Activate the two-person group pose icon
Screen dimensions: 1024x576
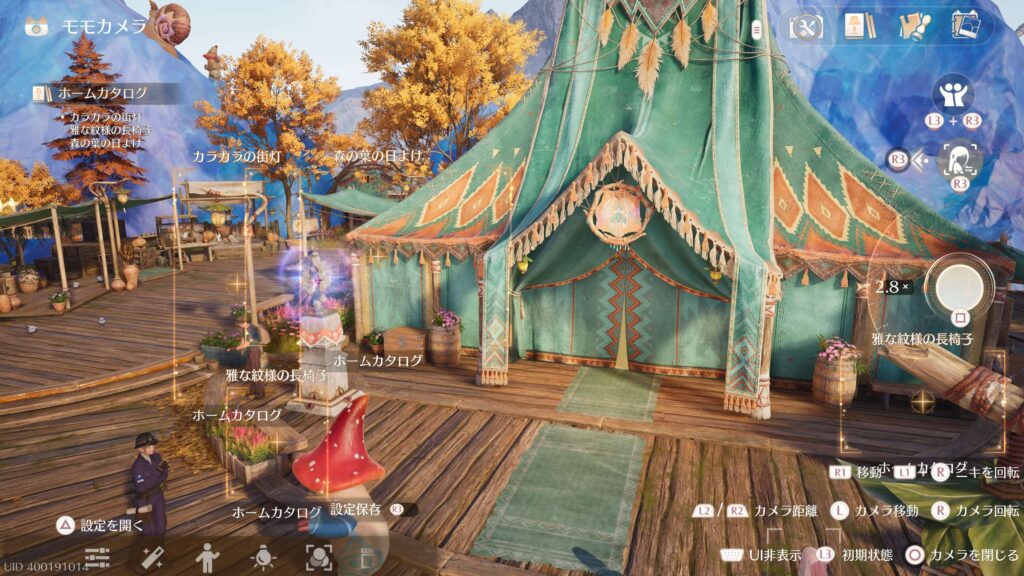(952, 97)
